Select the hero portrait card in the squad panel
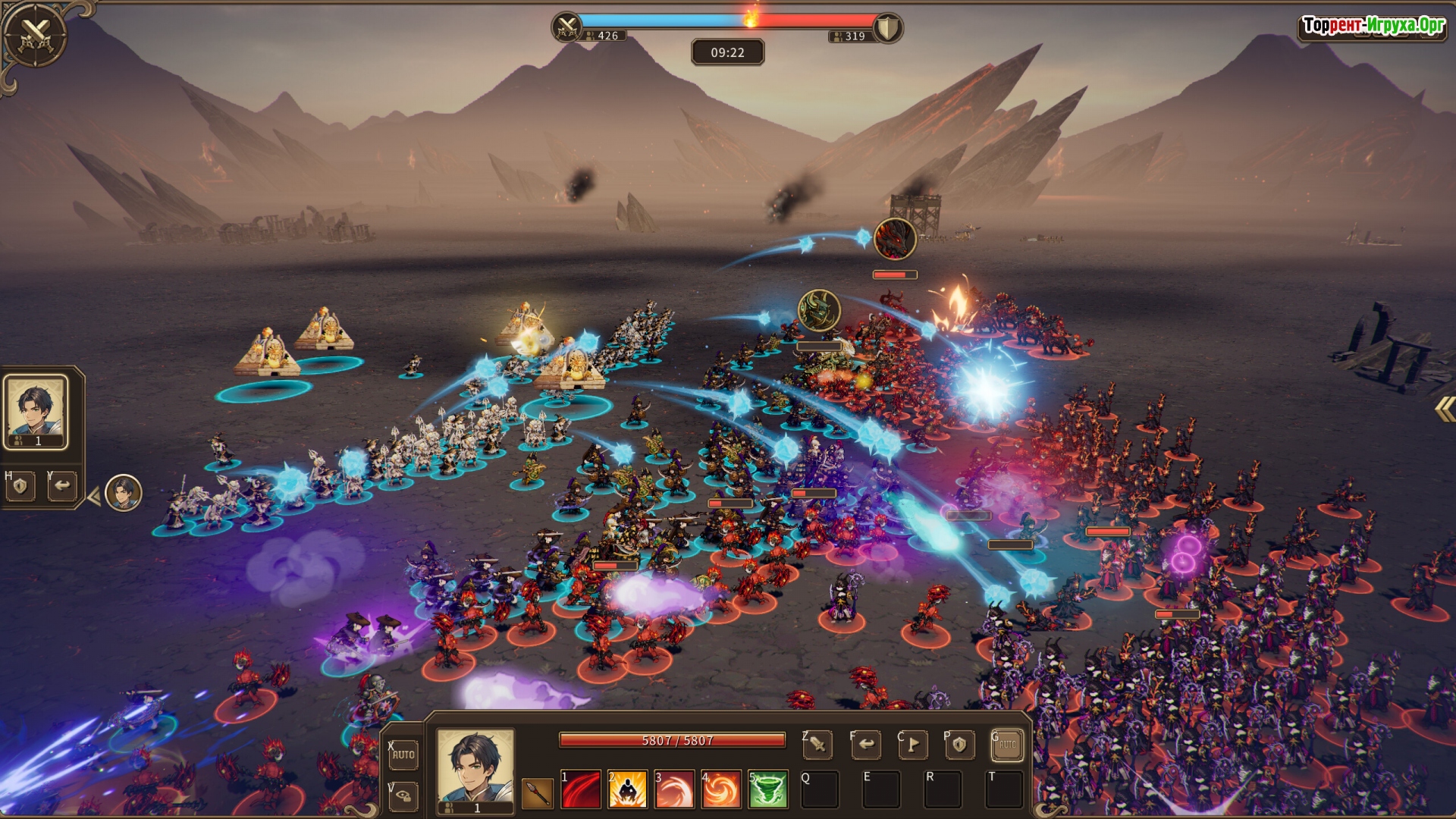This screenshot has width=1456, height=819. (36, 412)
